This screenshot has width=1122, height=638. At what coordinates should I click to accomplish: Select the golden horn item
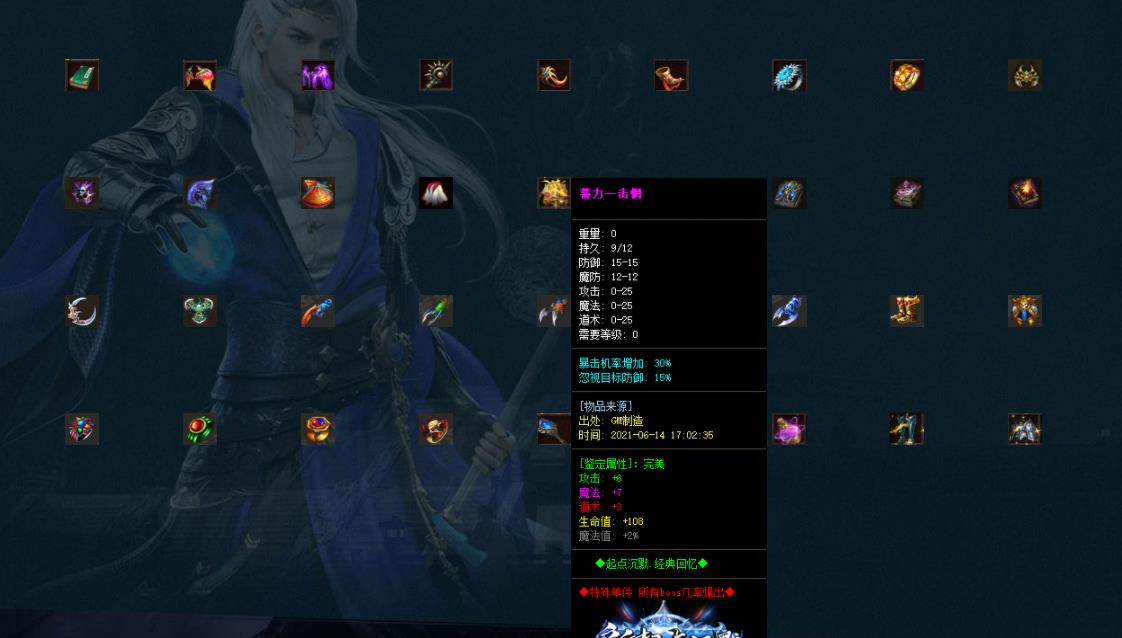(671, 75)
